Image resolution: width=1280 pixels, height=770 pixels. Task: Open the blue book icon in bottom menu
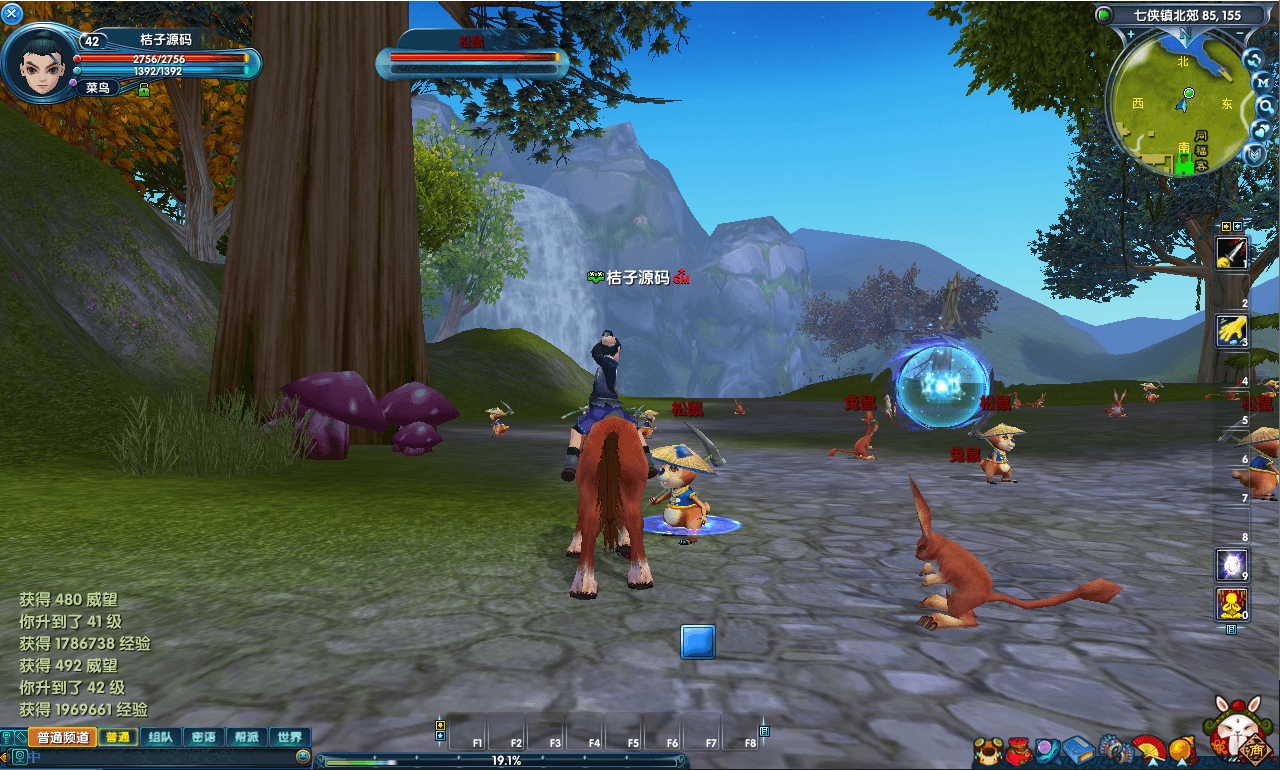1078,749
